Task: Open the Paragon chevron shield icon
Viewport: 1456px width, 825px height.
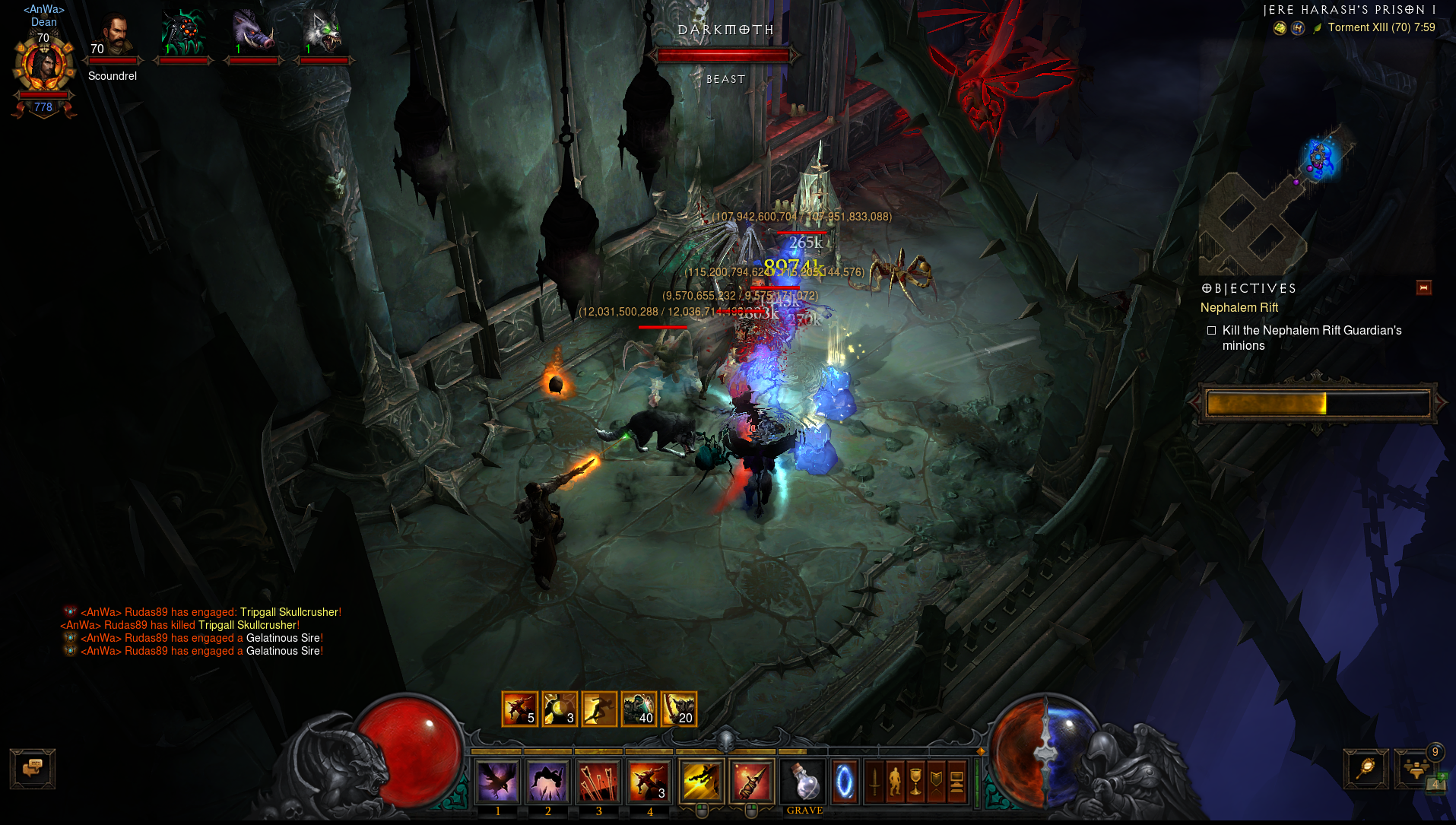Action: point(936,782)
